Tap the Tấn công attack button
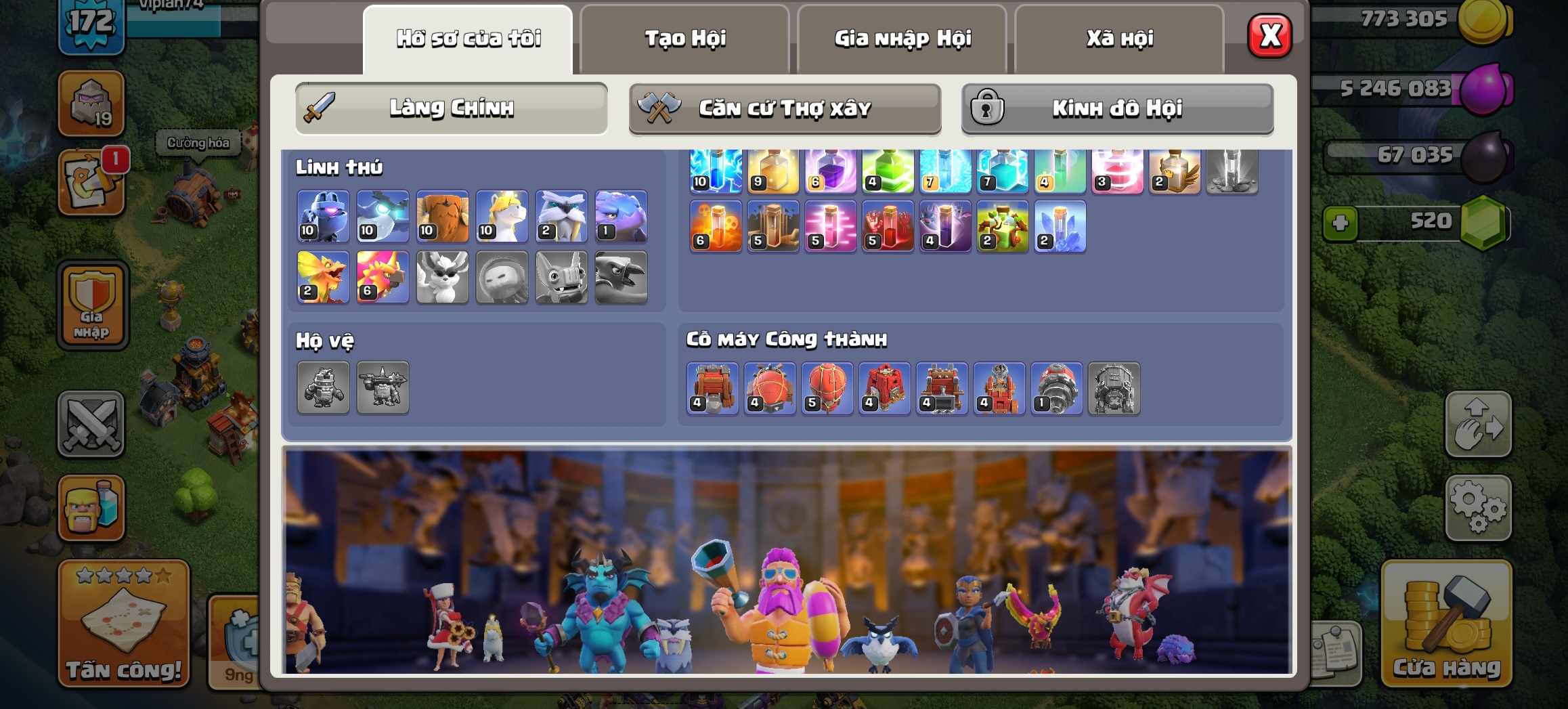This screenshot has width=1568, height=709. 123,624
